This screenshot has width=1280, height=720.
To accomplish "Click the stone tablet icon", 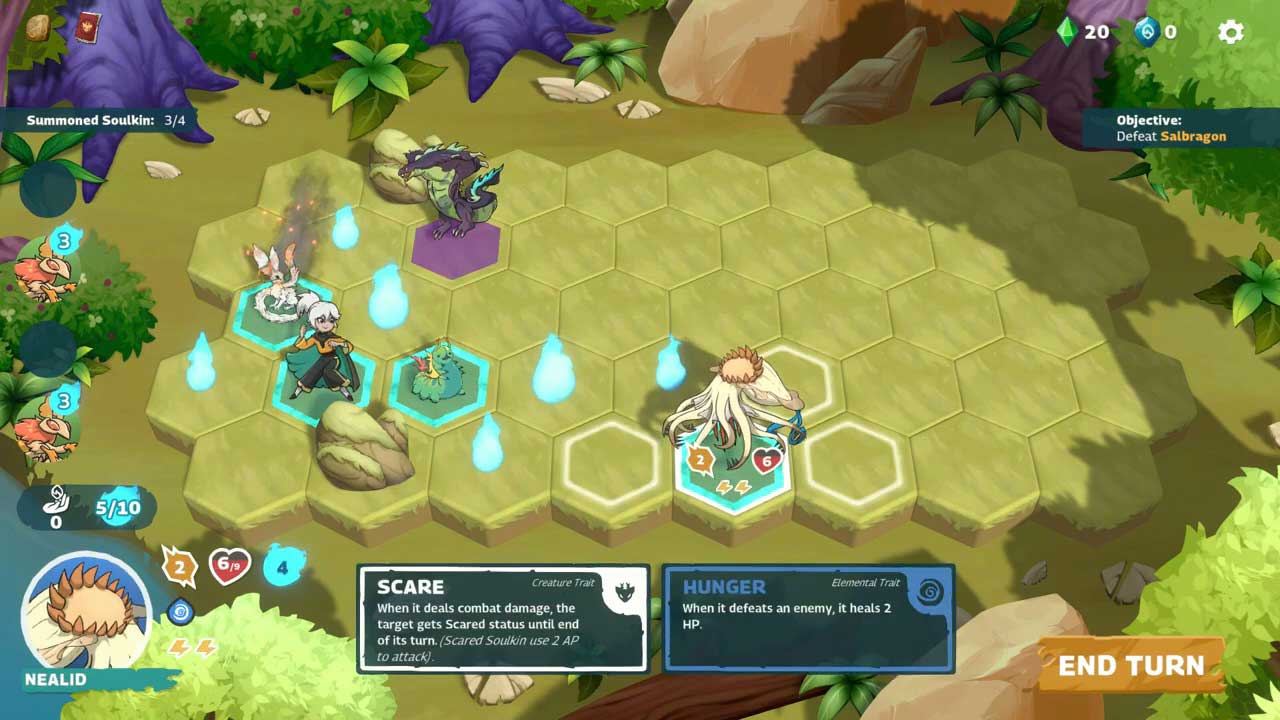I will point(38,28).
